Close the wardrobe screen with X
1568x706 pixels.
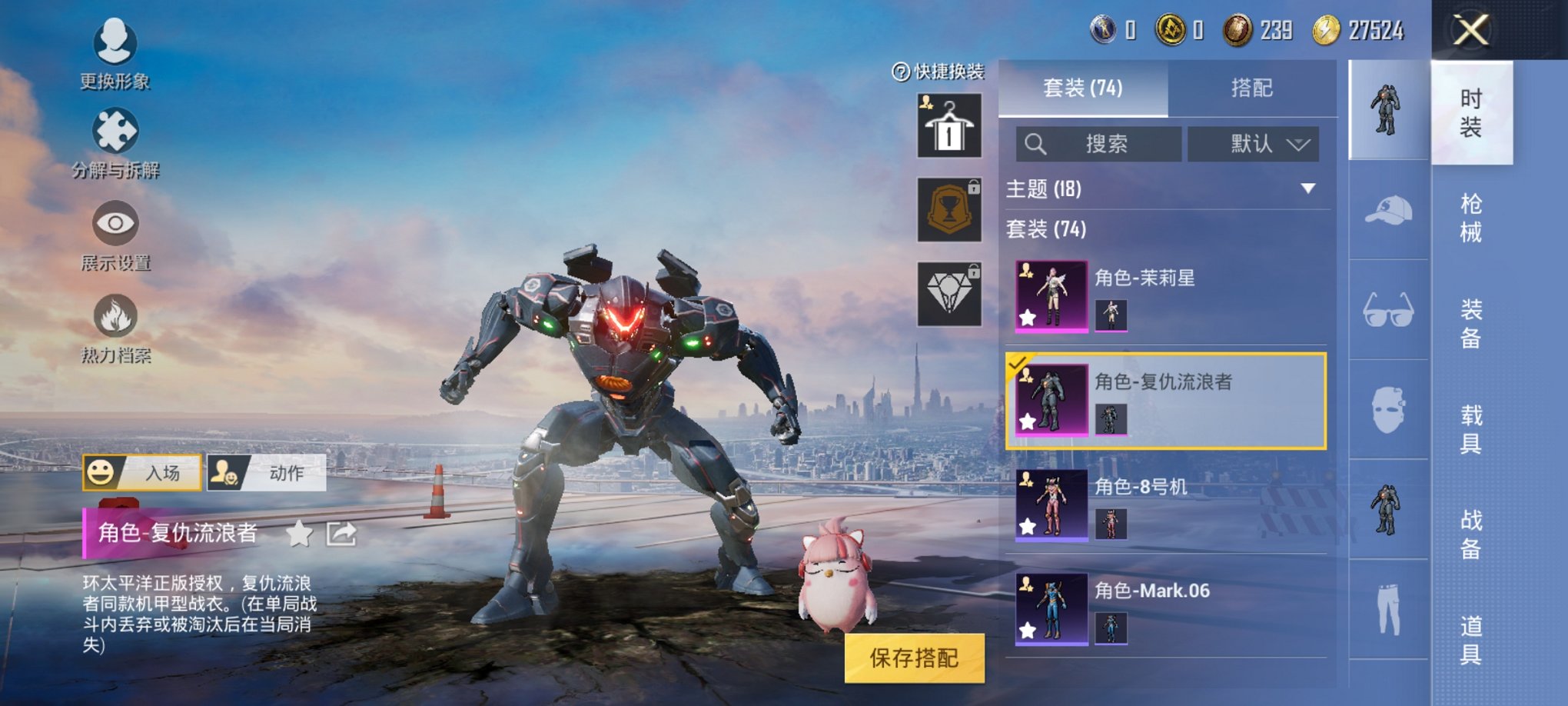(1470, 31)
